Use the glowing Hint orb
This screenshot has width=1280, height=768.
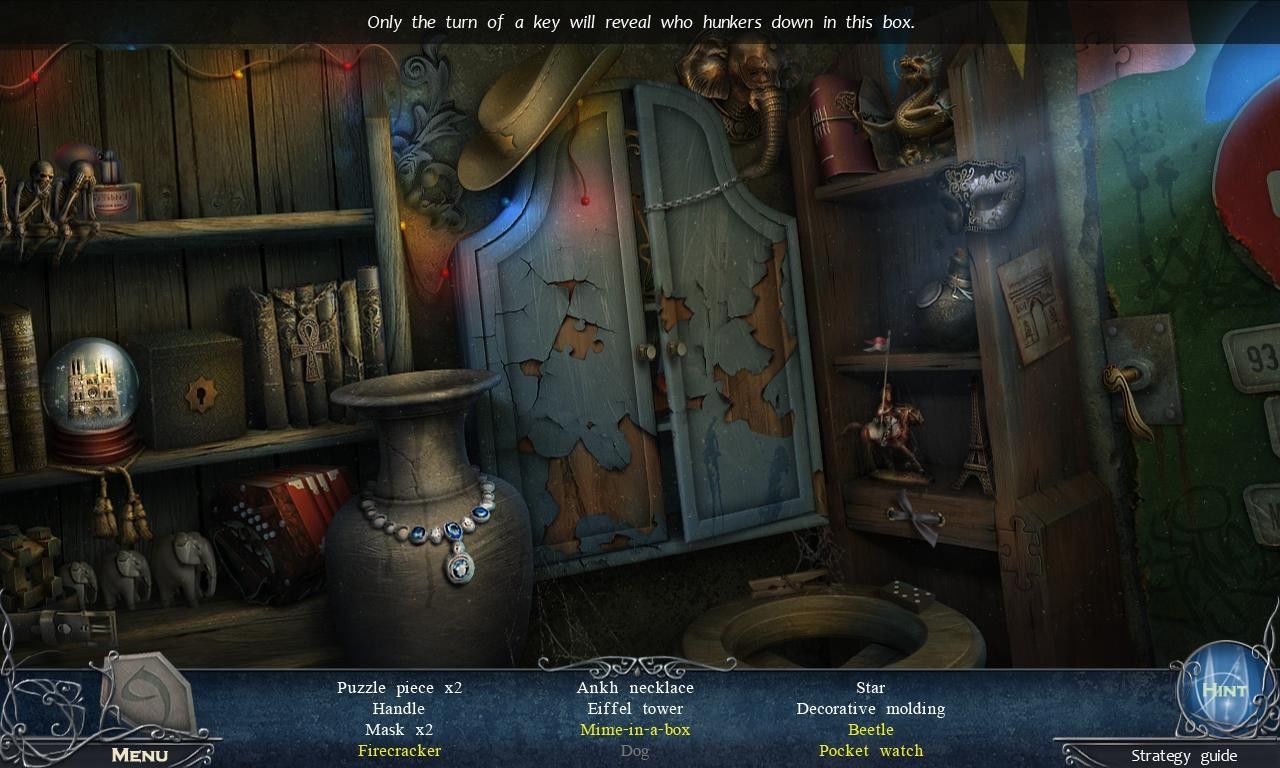1223,691
